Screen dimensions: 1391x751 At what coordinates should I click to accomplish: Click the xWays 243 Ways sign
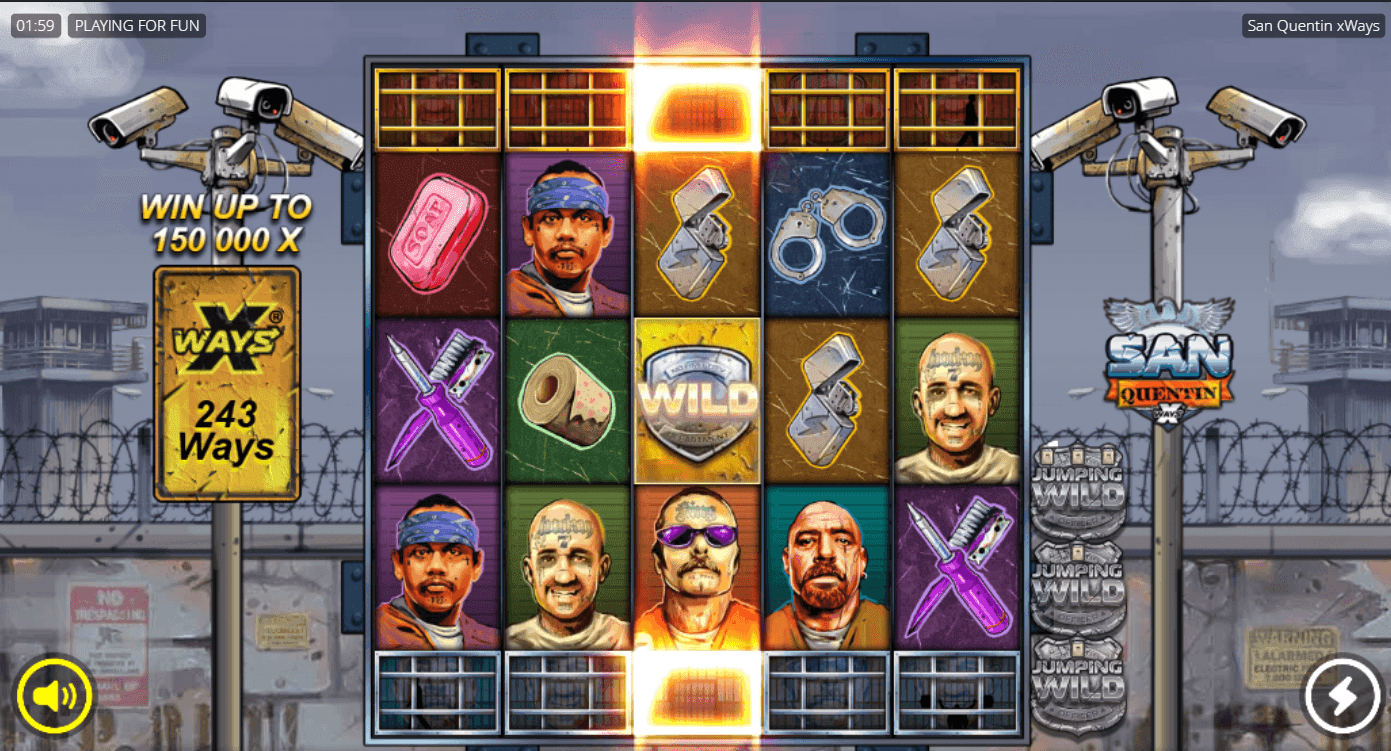pos(225,380)
